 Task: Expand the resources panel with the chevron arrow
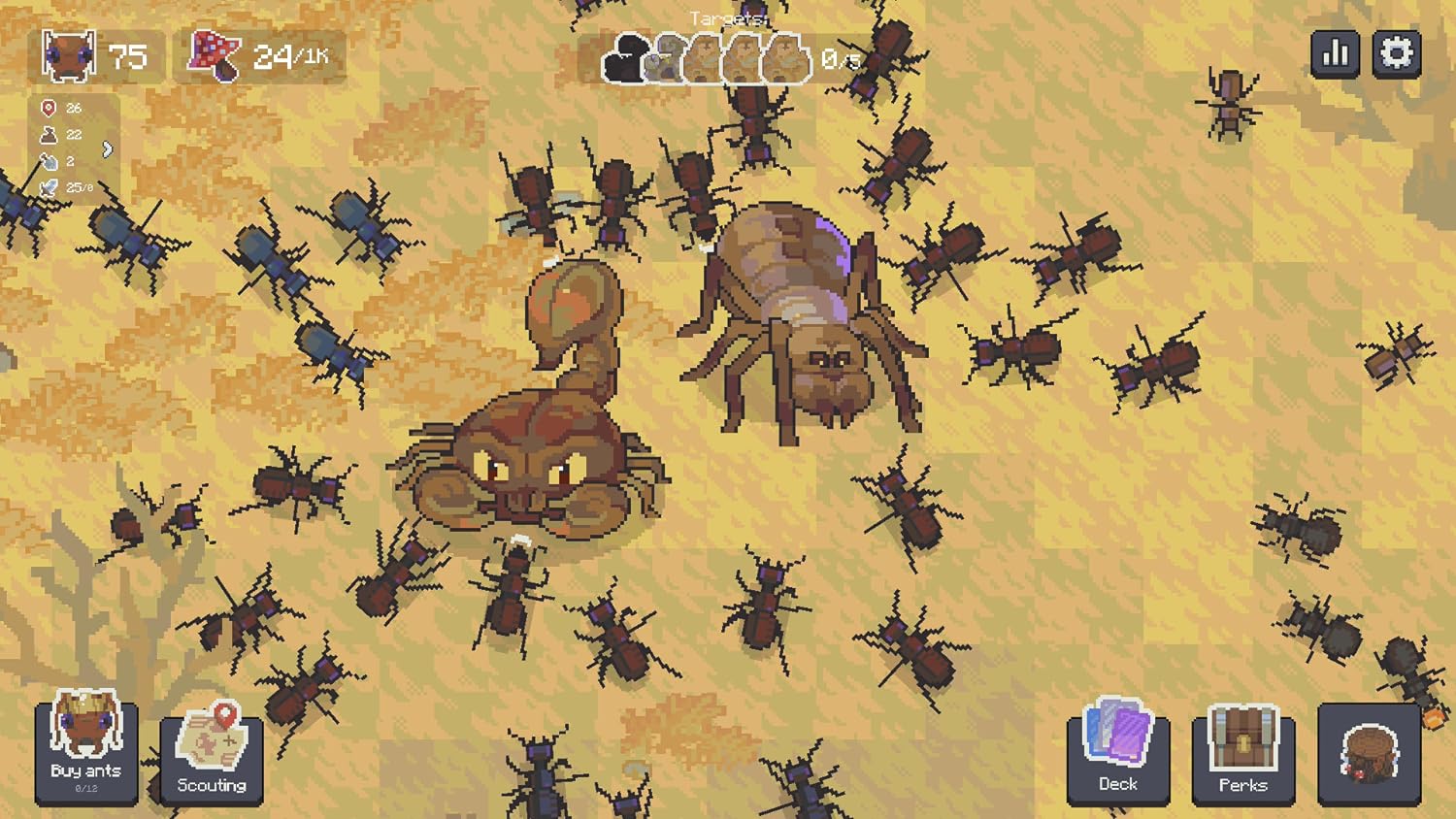click(107, 150)
